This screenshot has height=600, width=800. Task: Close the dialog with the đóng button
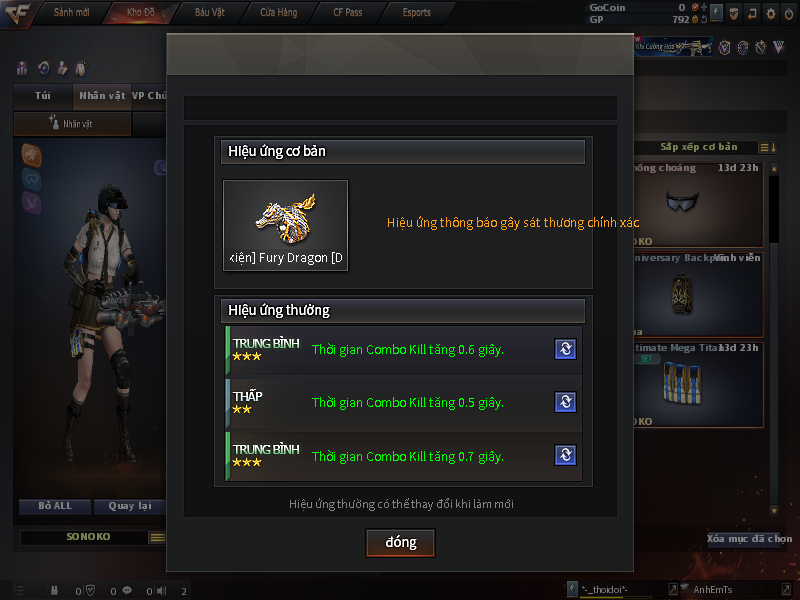coord(400,542)
